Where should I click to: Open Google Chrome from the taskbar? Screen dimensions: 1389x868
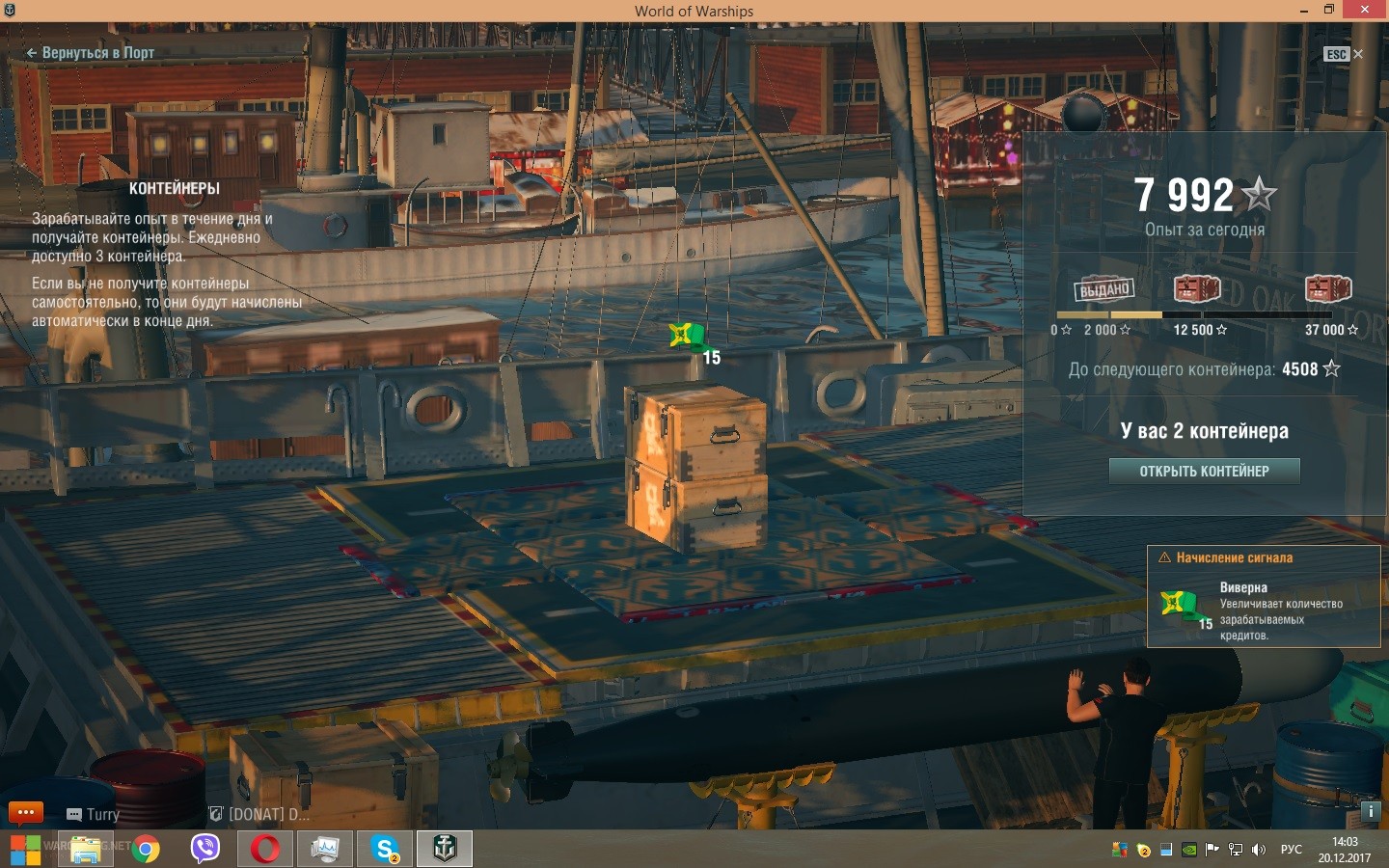[x=146, y=850]
